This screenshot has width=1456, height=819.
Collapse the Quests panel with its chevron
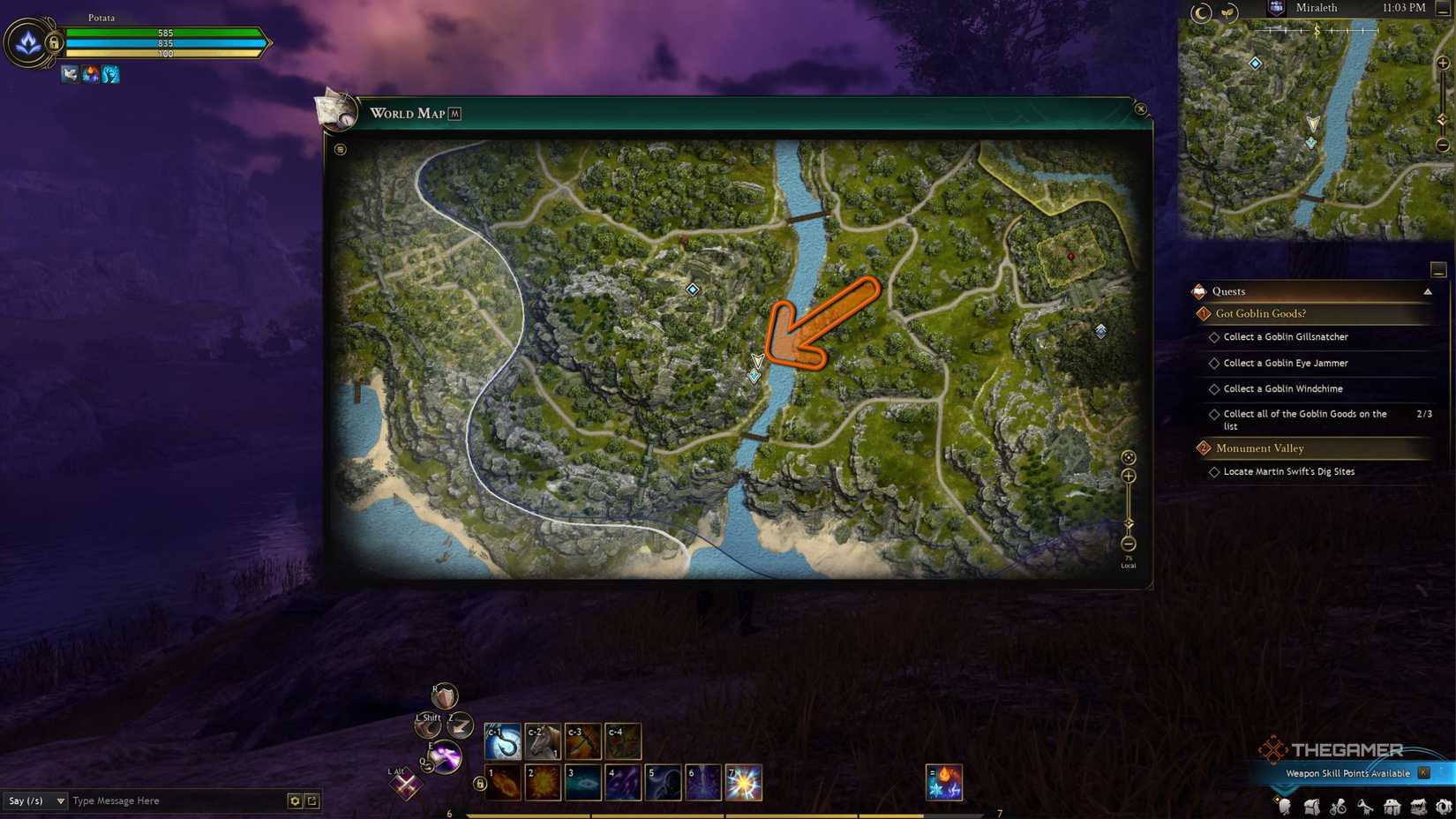point(1429,291)
